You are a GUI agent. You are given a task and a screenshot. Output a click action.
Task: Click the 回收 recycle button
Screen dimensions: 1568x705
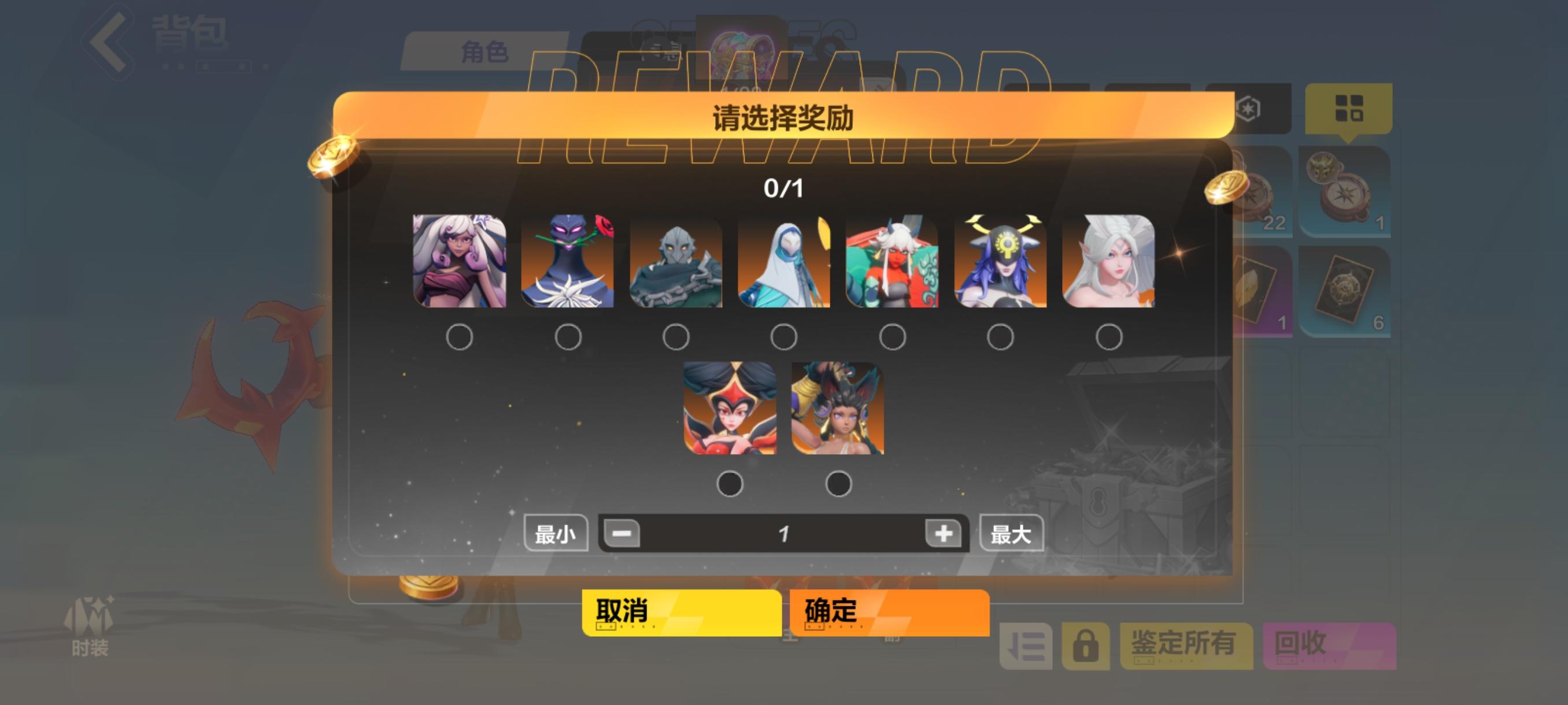pos(1330,647)
